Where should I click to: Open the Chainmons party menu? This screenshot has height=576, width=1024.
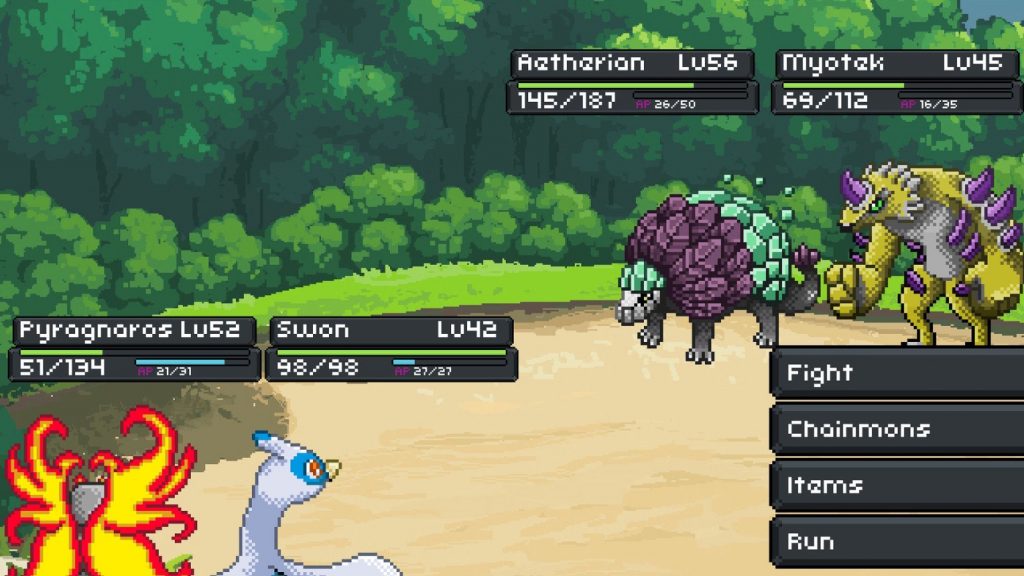(896, 430)
